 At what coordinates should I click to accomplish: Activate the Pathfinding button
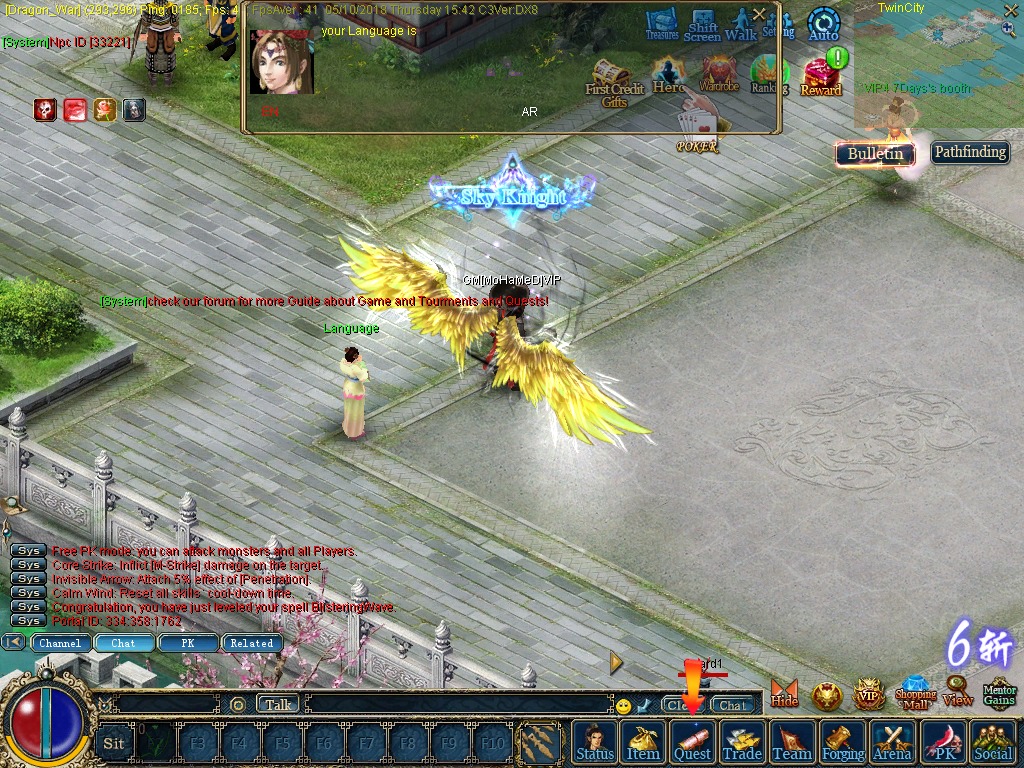pos(970,152)
